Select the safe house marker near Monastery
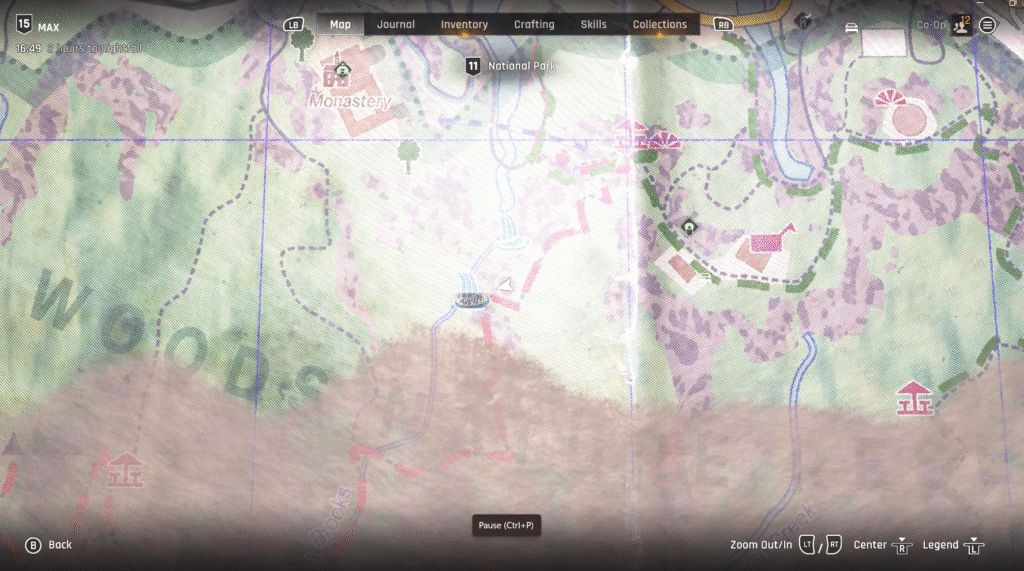 (x=343, y=69)
